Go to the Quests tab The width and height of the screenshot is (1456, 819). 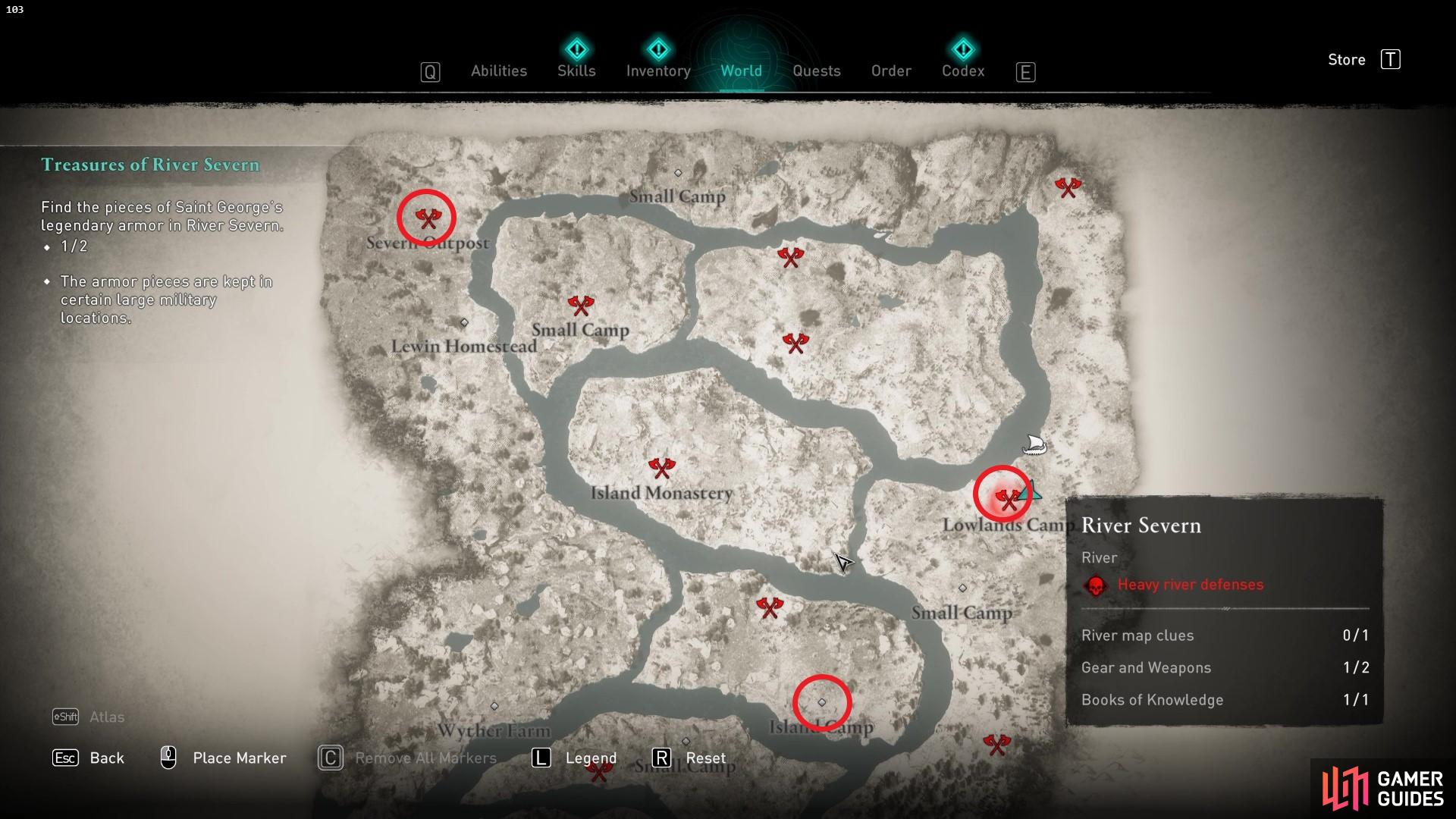tap(816, 71)
